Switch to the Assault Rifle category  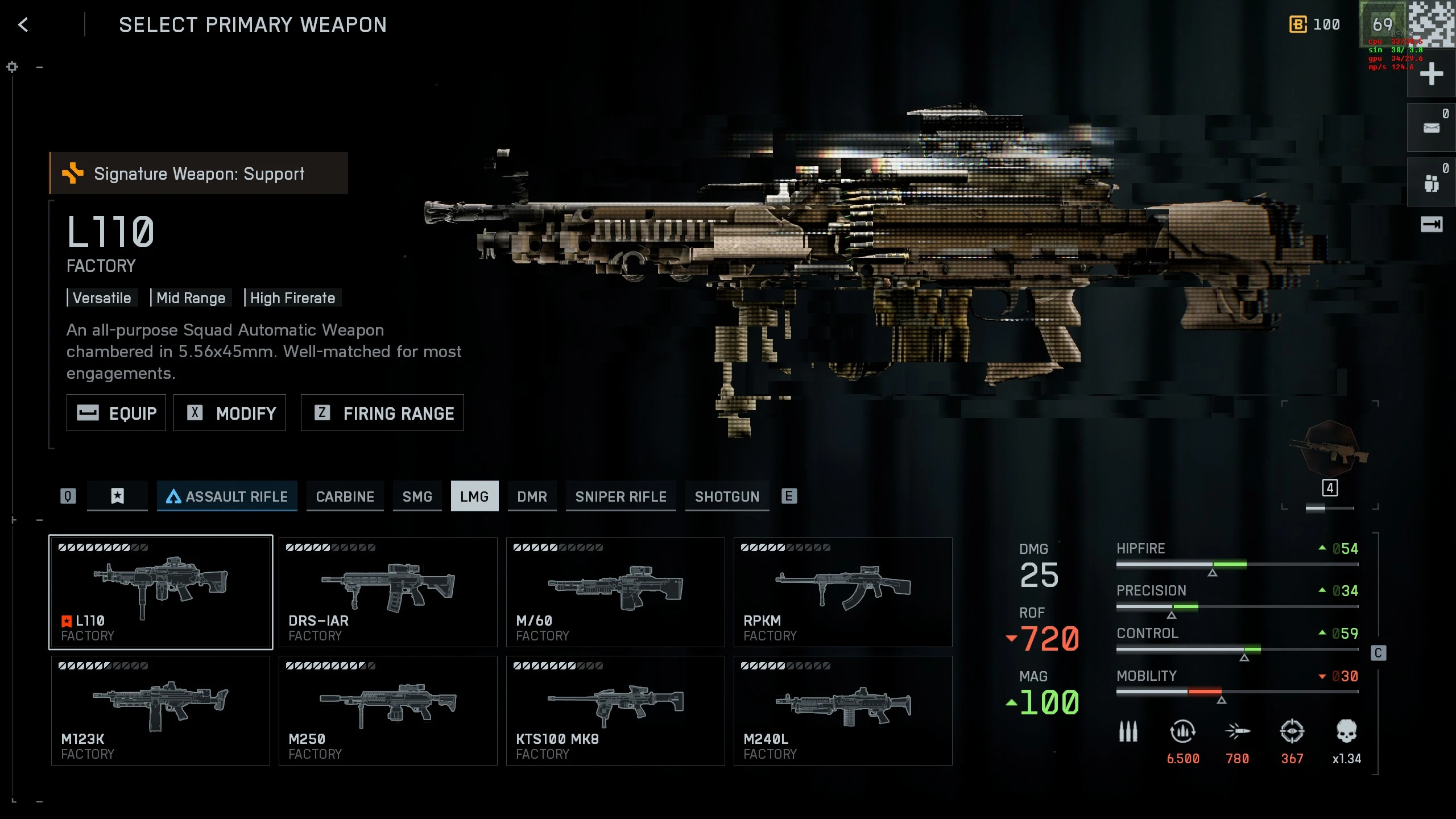tap(227, 497)
